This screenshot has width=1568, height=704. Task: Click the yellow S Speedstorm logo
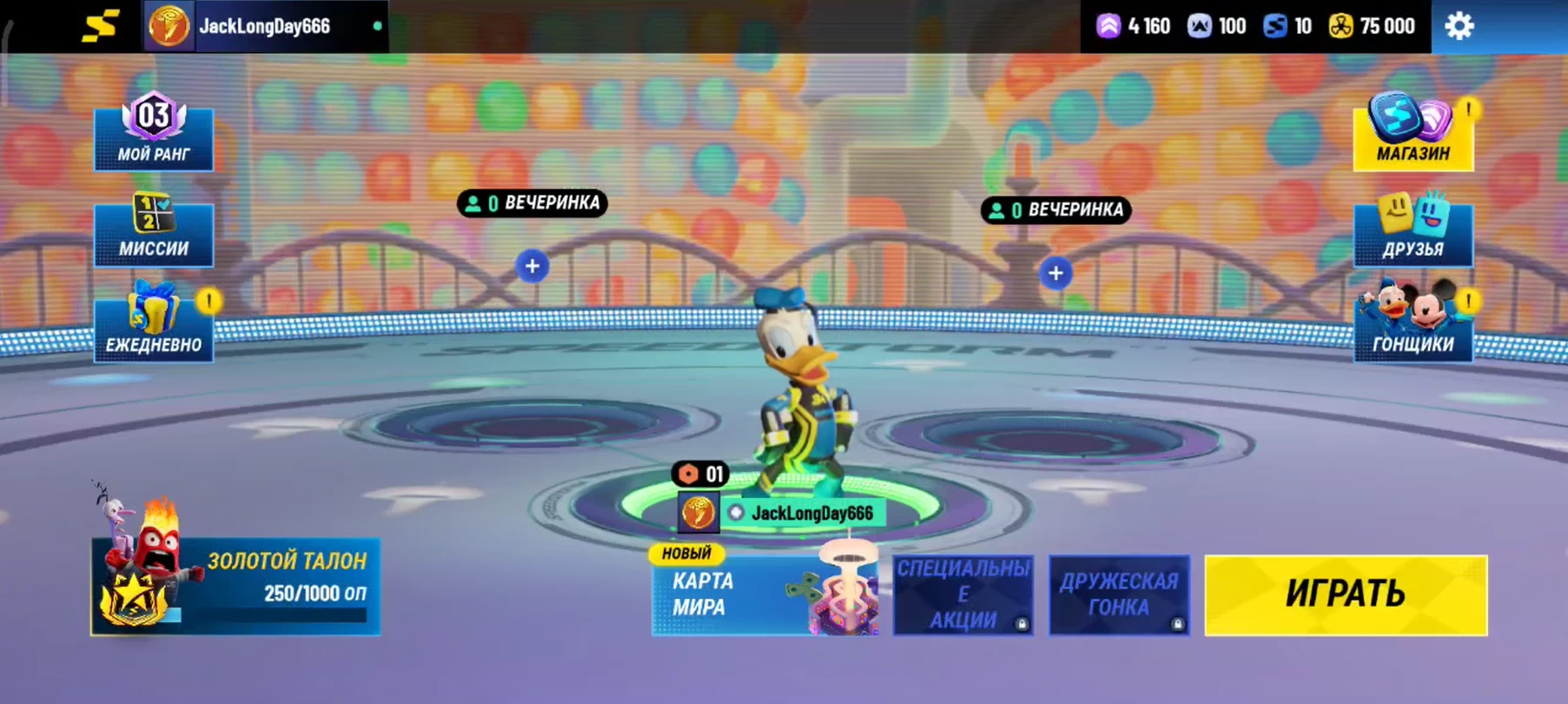click(100, 26)
